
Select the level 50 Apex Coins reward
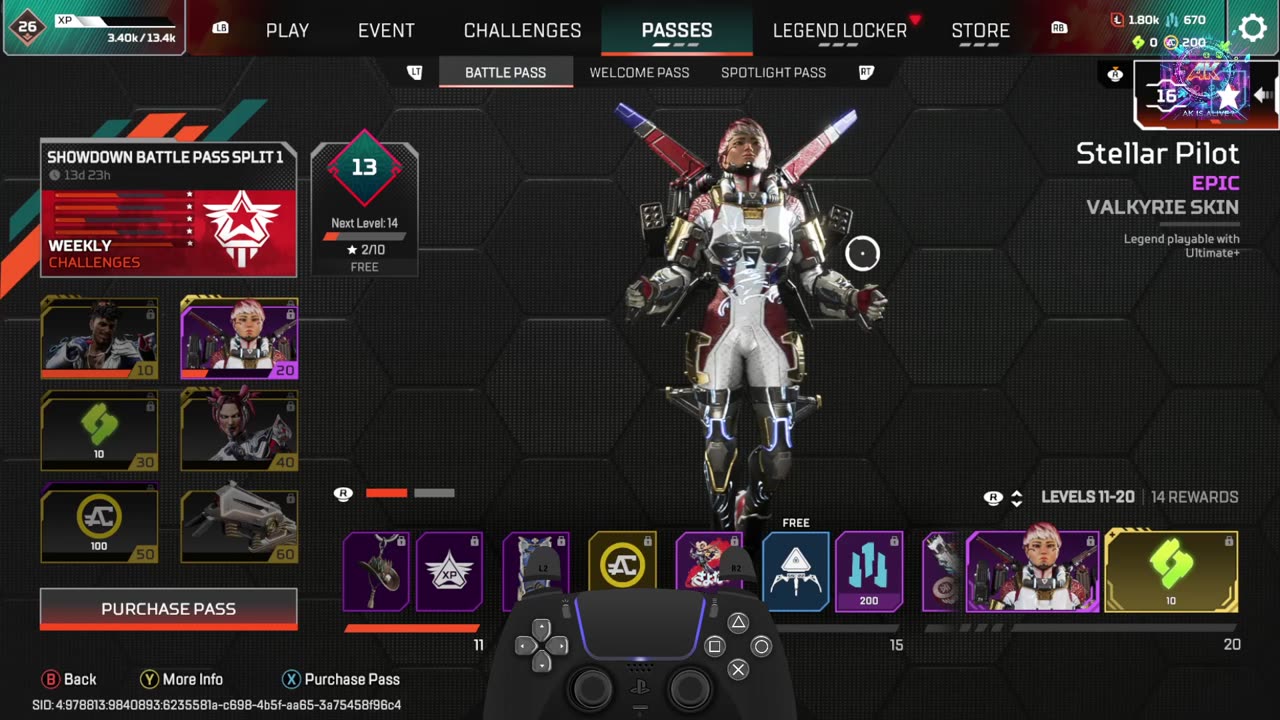point(99,523)
